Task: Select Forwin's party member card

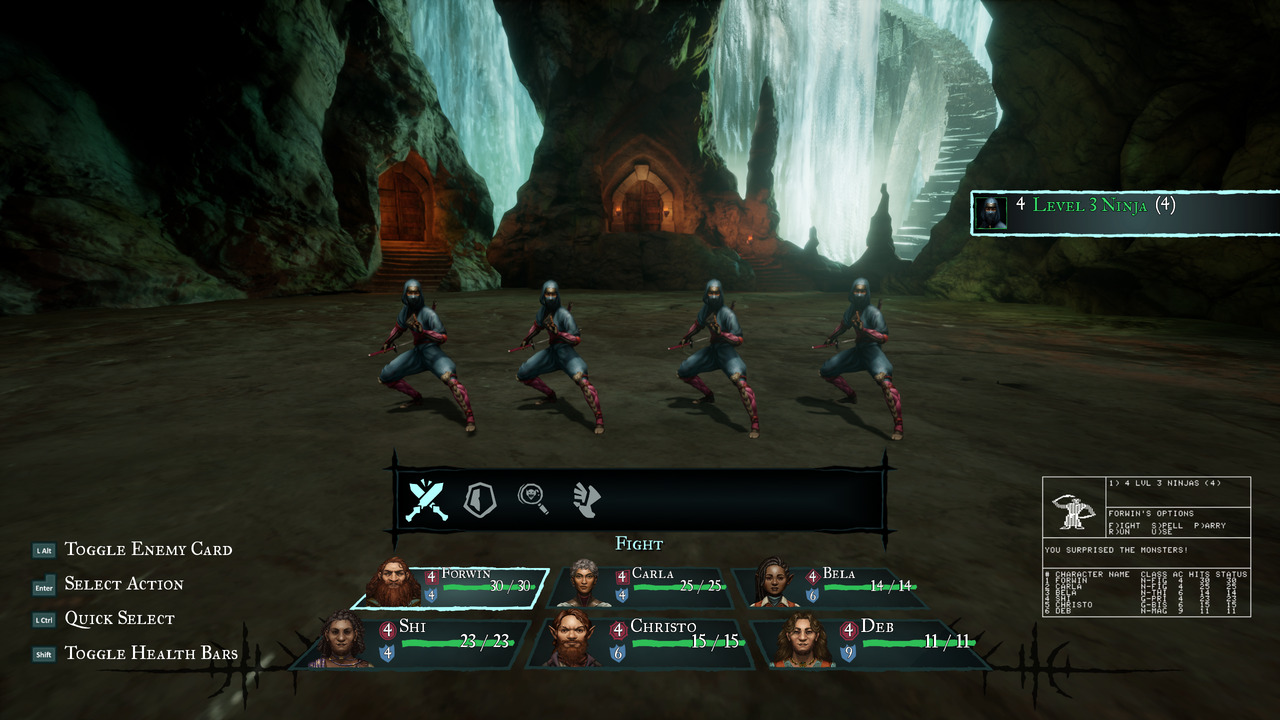Action: click(451, 587)
